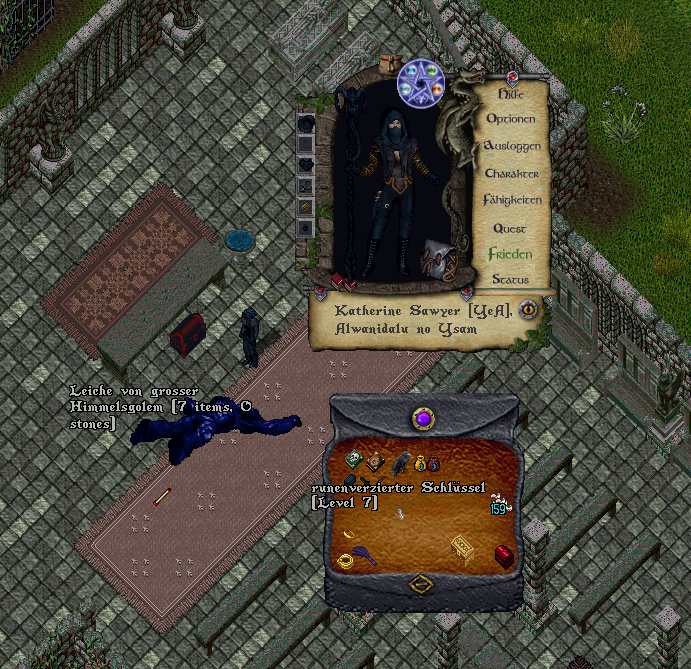Open the Charakter sheet
This screenshot has width=691, height=669.
coord(511,174)
